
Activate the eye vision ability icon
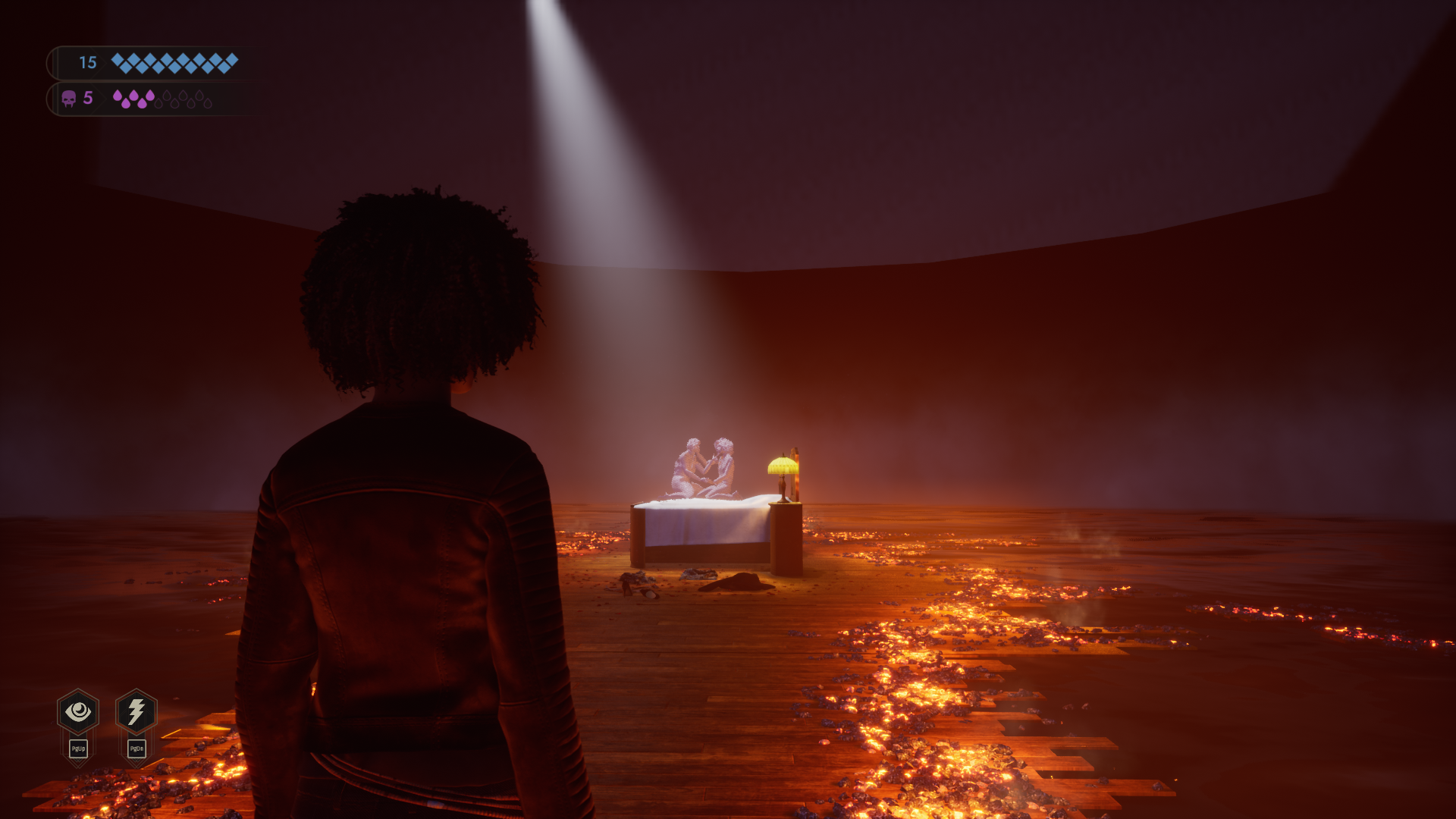coord(78,711)
